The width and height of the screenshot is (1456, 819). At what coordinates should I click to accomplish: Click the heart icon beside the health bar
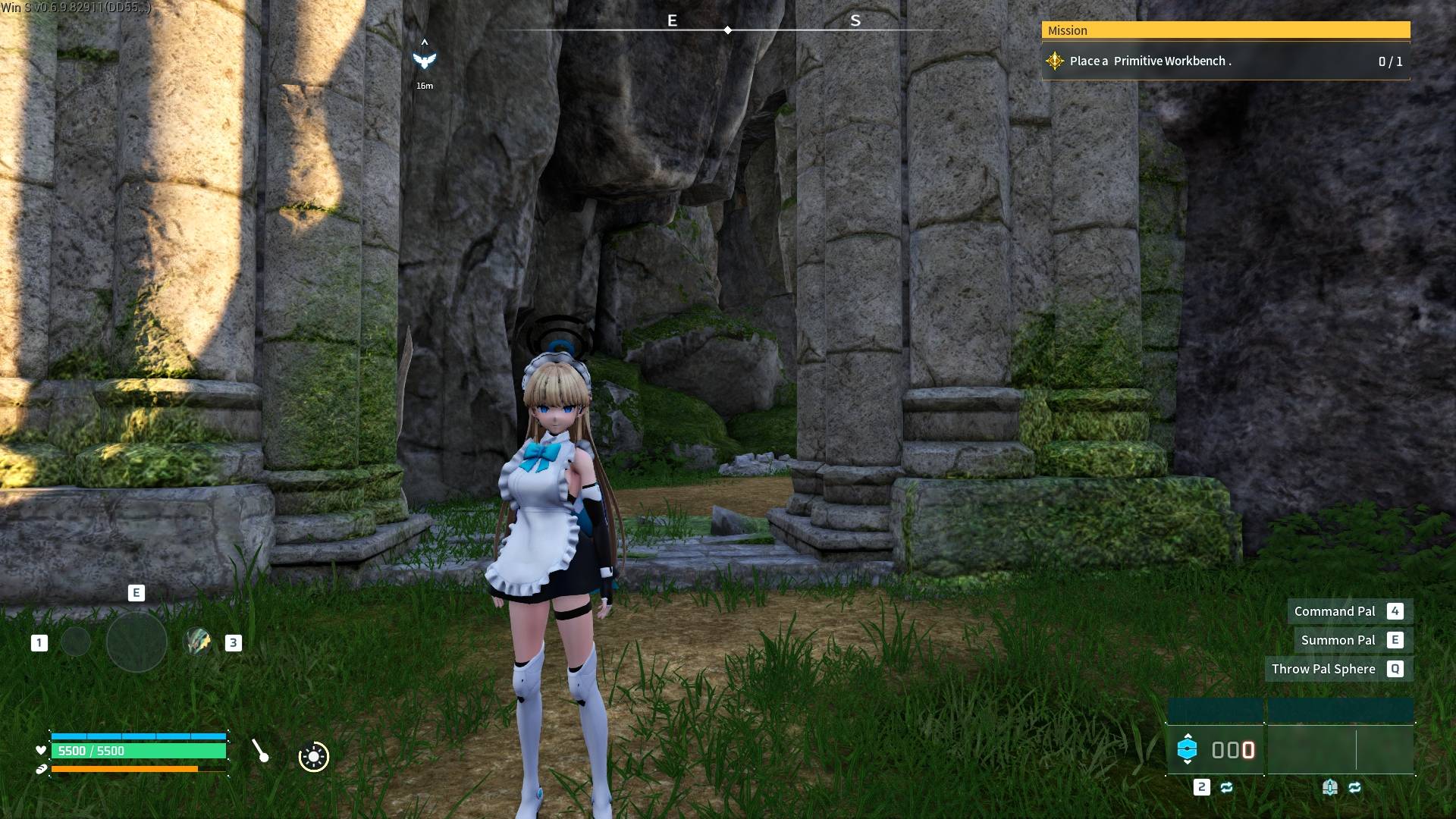(x=40, y=750)
